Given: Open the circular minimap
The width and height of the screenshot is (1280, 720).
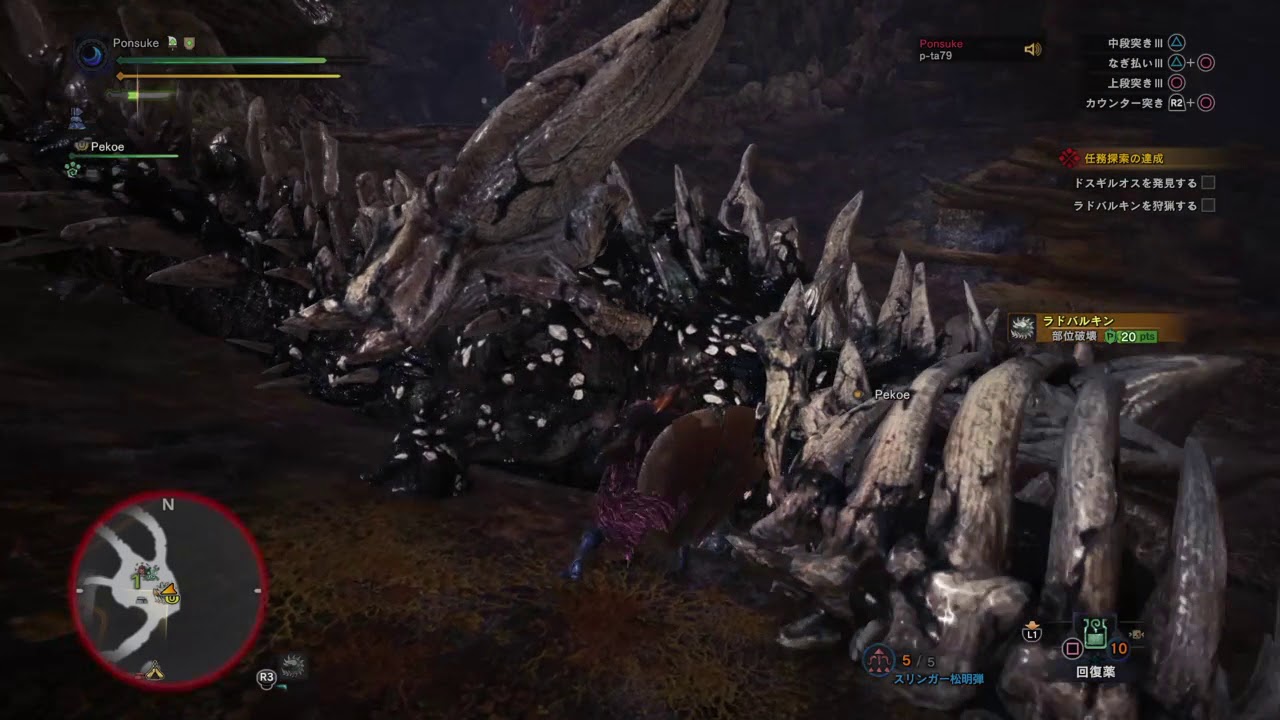Looking at the screenshot, I should 168,590.
